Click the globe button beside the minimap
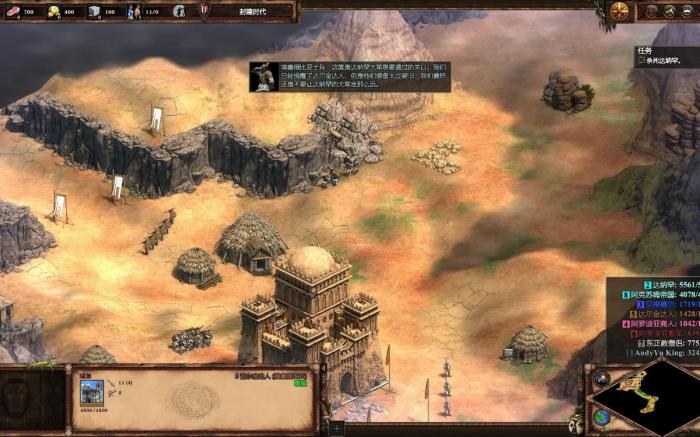 [601, 417]
